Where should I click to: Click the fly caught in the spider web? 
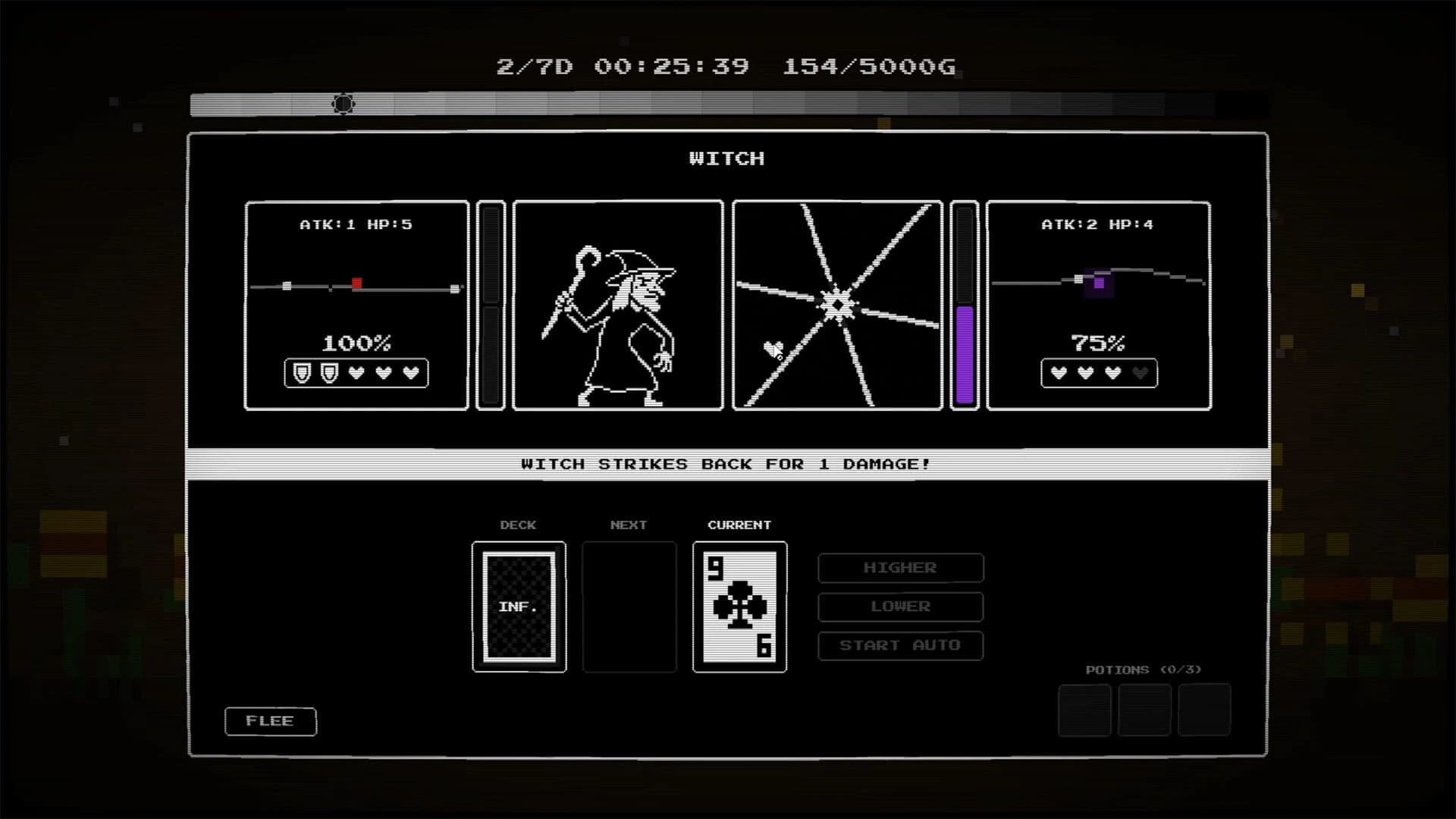(772, 349)
